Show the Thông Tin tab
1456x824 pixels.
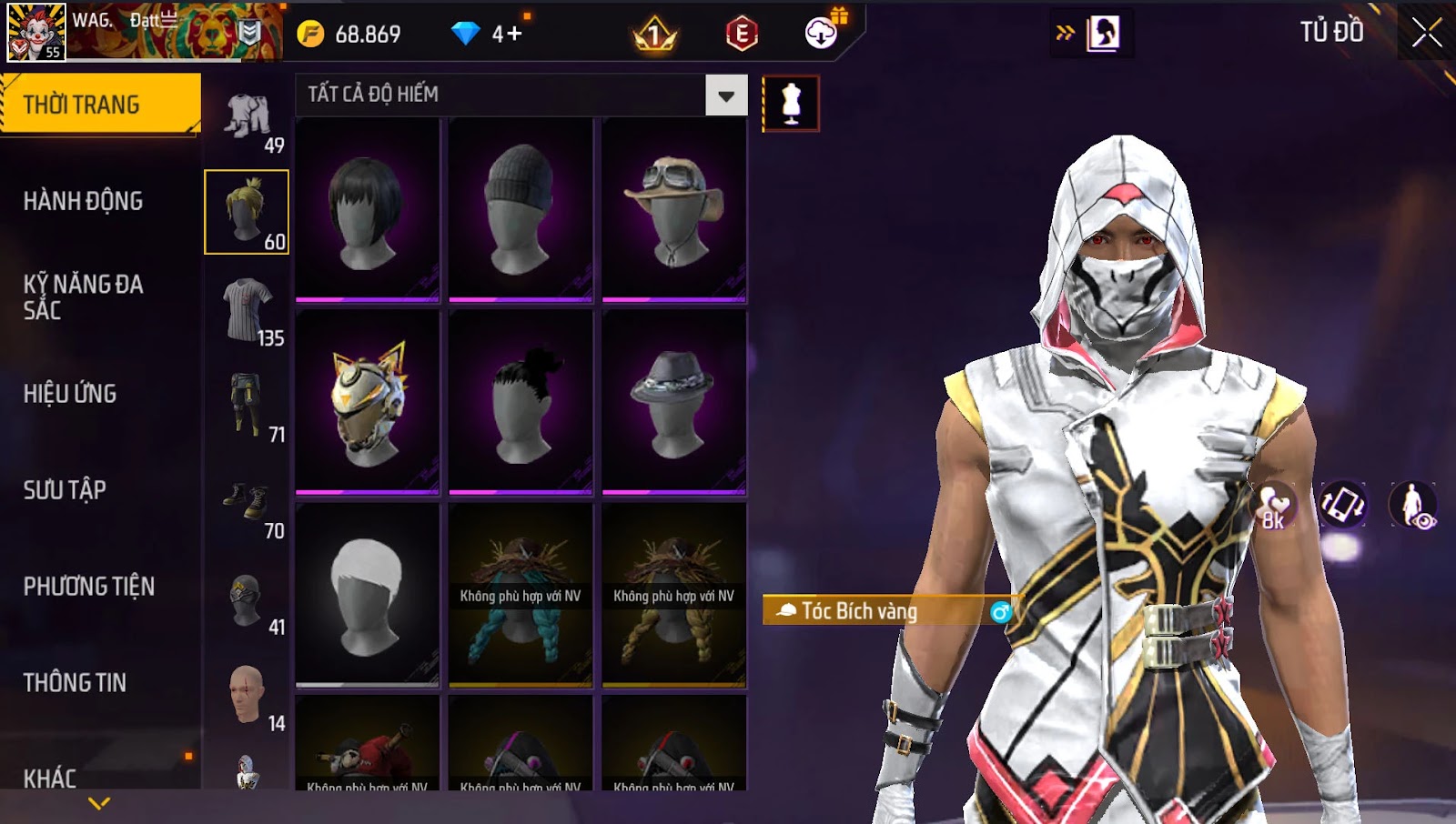pos(76,683)
